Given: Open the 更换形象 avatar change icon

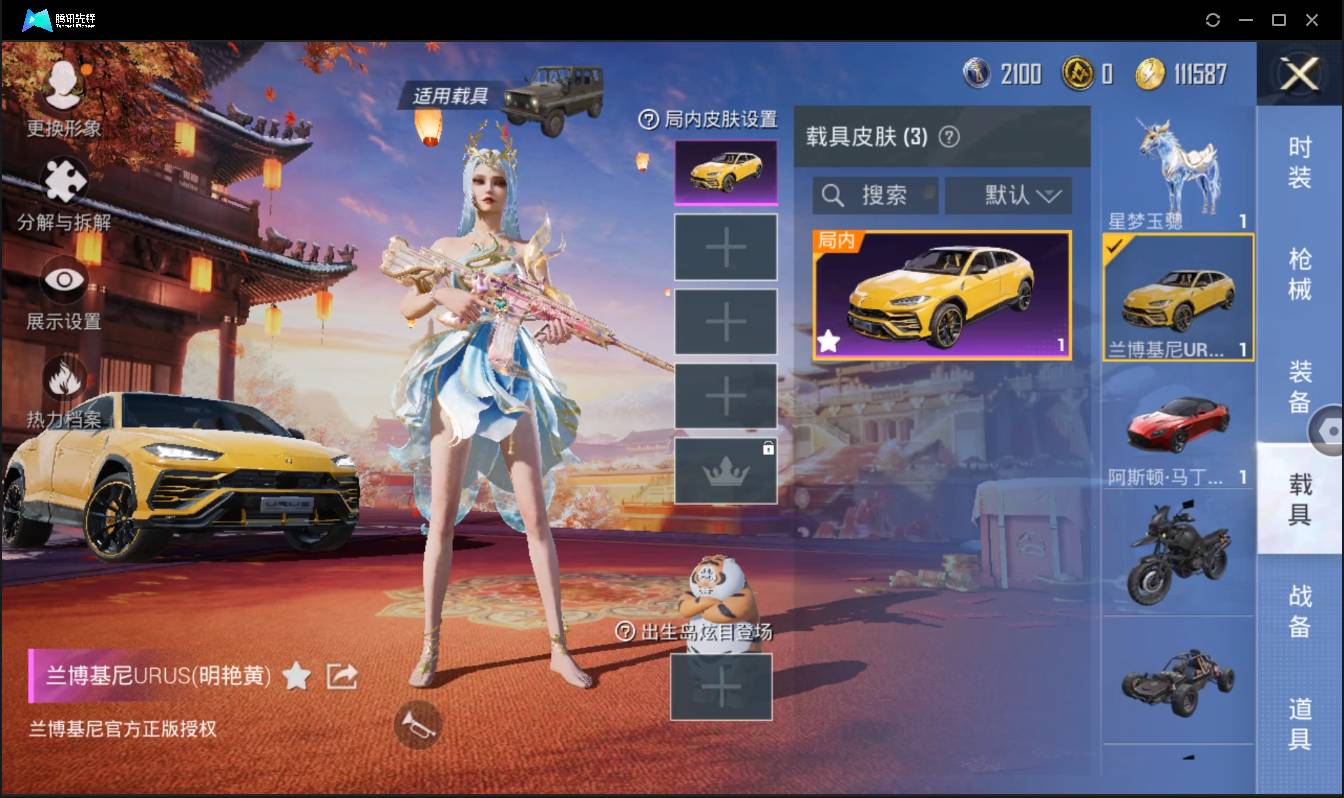Looking at the screenshot, I should 62,85.
